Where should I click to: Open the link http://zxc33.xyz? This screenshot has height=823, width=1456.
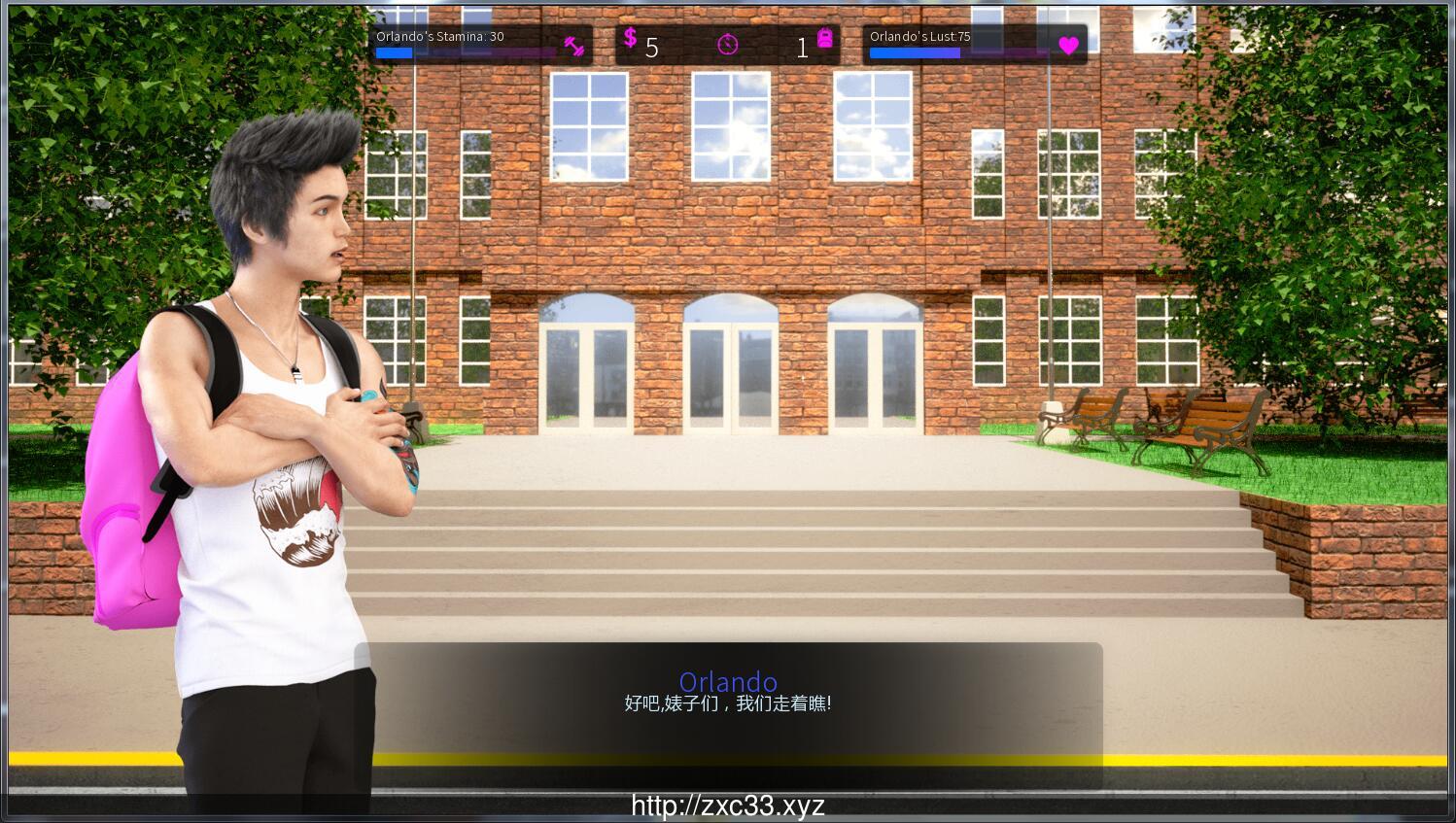click(727, 805)
